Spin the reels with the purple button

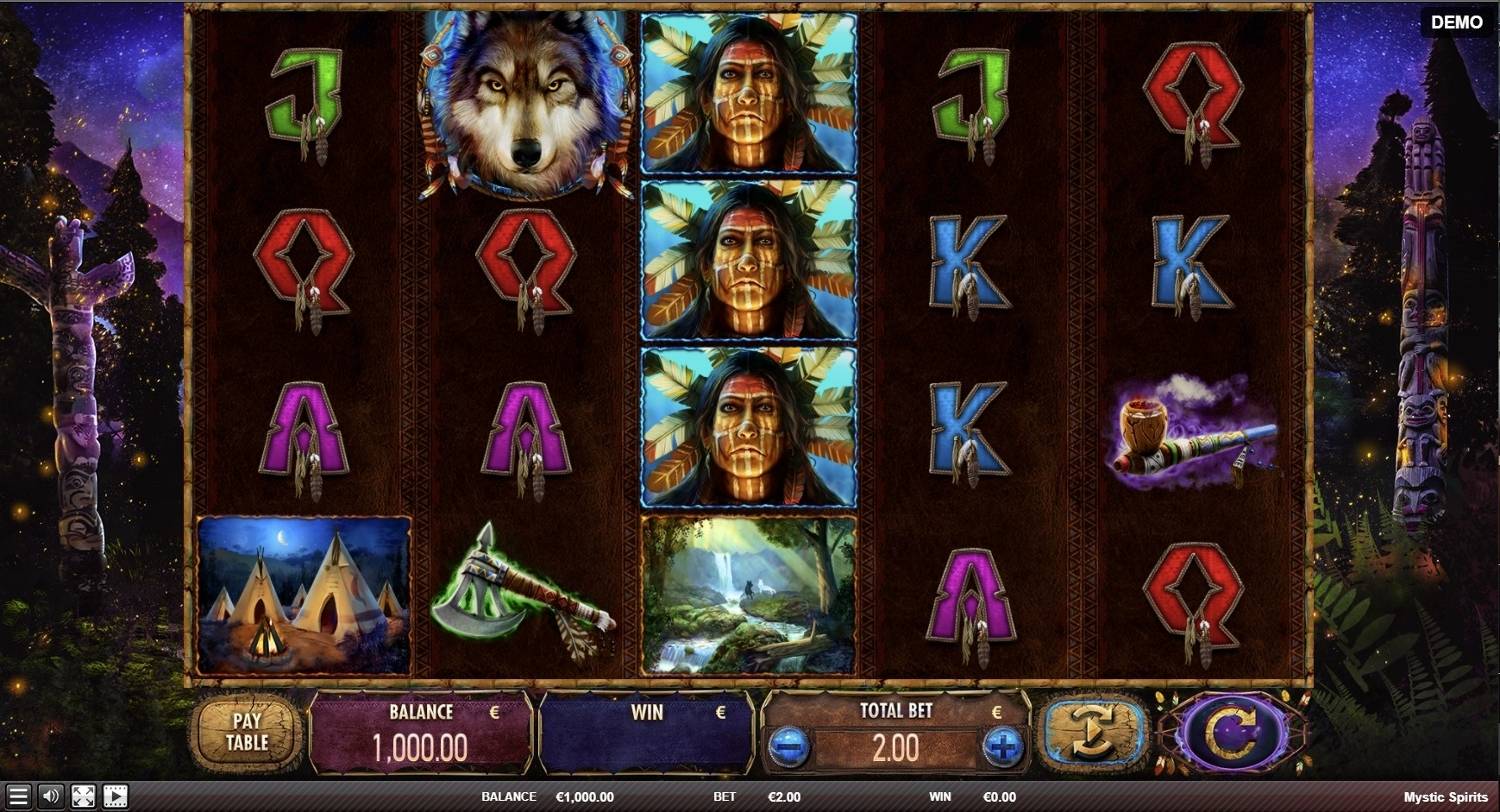[x=1232, y=733]
